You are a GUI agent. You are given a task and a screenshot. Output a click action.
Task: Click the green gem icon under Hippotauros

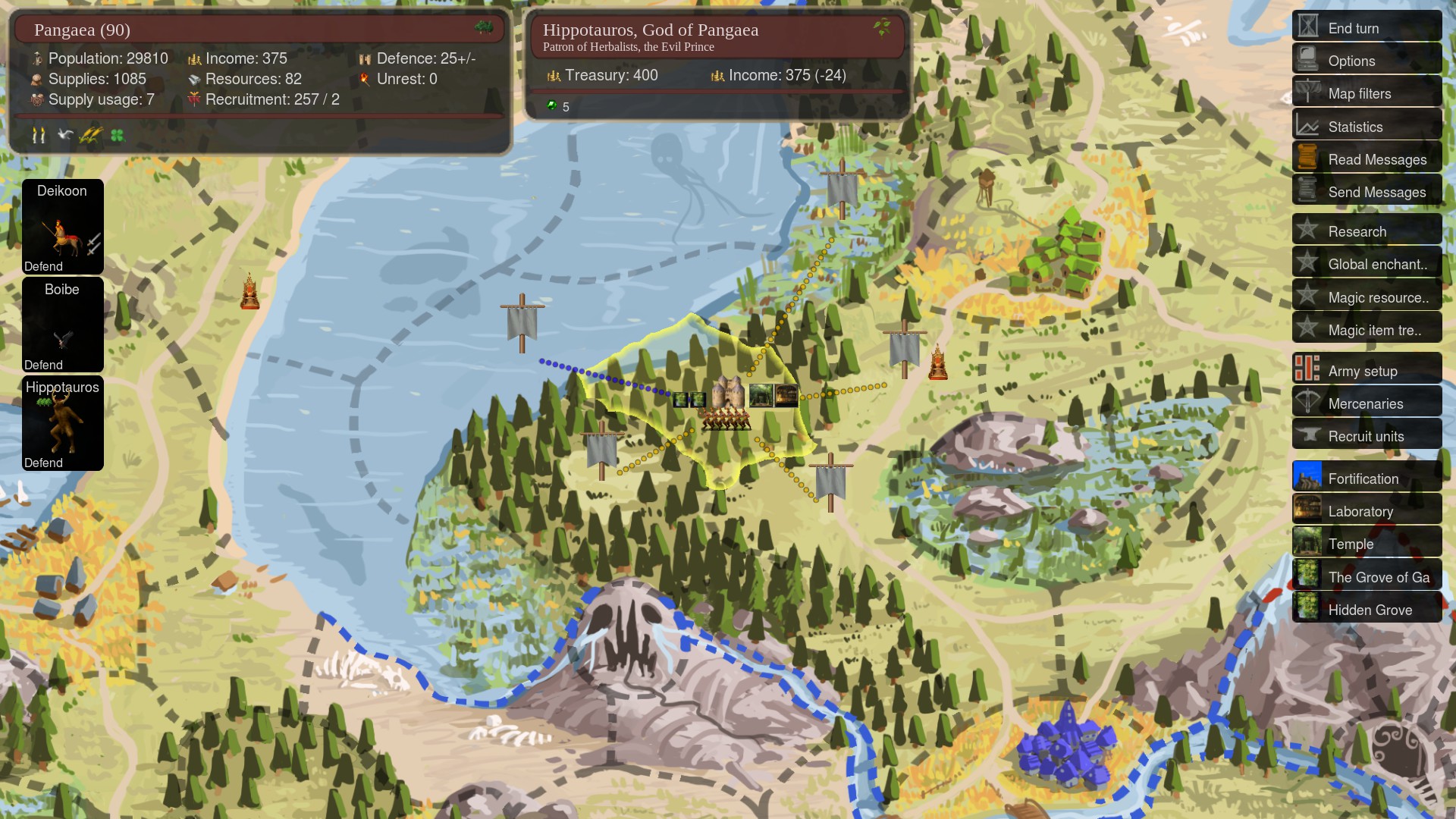tap(552, 107)
